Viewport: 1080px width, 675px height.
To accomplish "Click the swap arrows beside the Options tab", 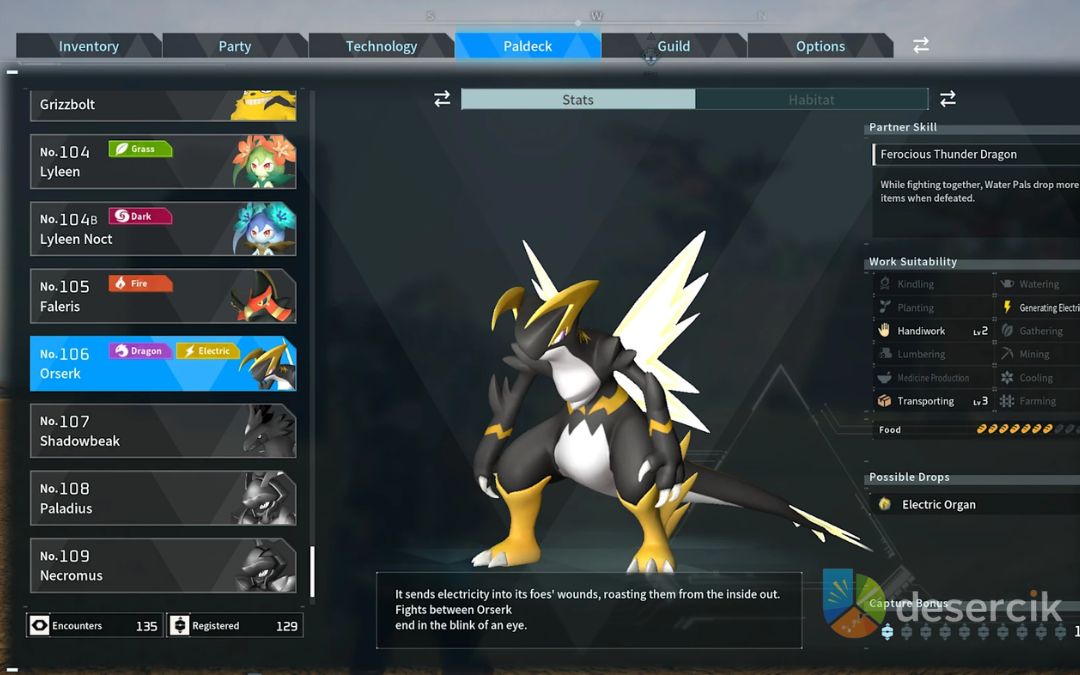I will point(921,46).
